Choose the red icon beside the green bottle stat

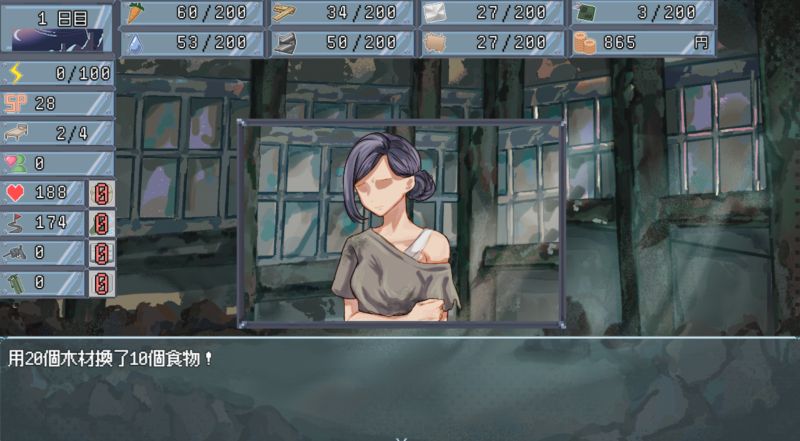click(x=102, y=282)
